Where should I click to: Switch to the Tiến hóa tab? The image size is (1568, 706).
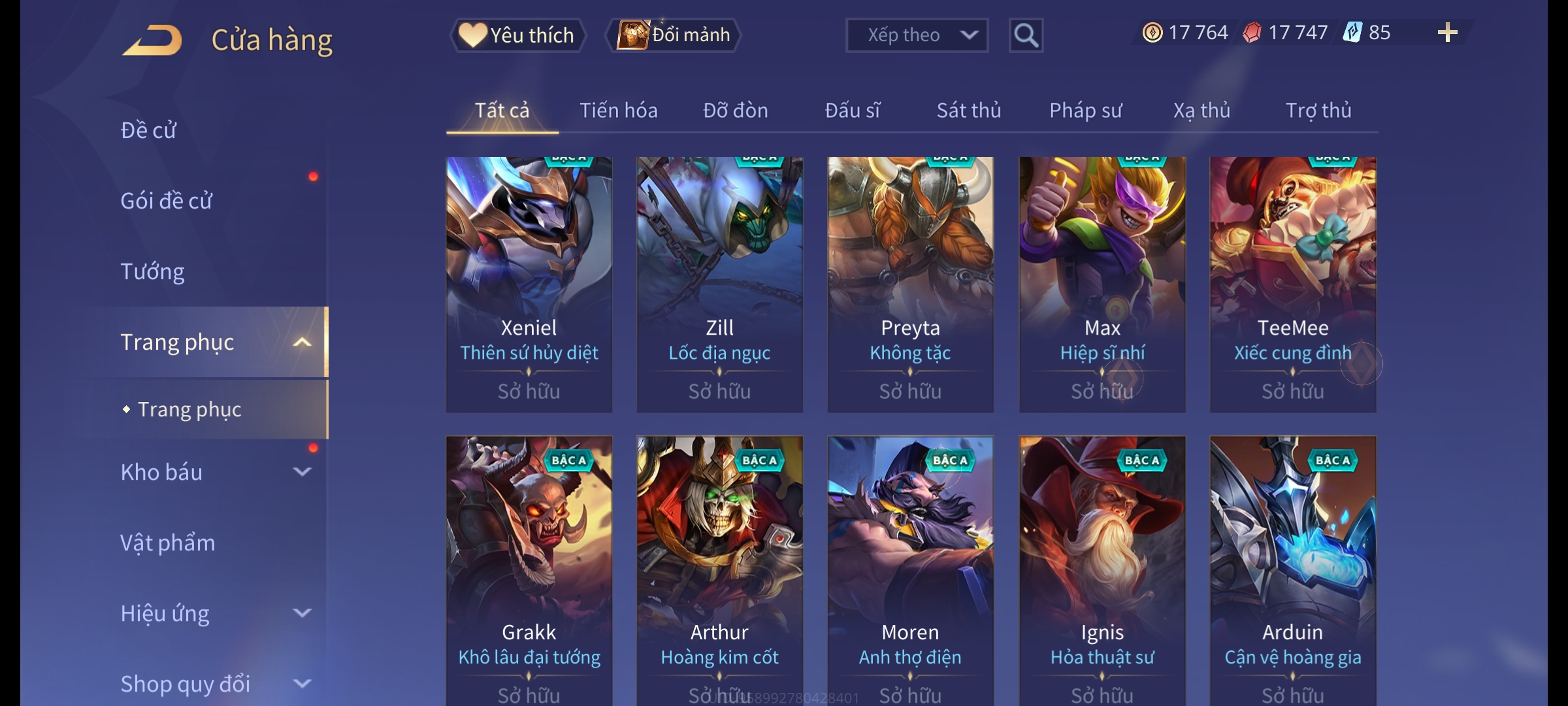point(618,110)
